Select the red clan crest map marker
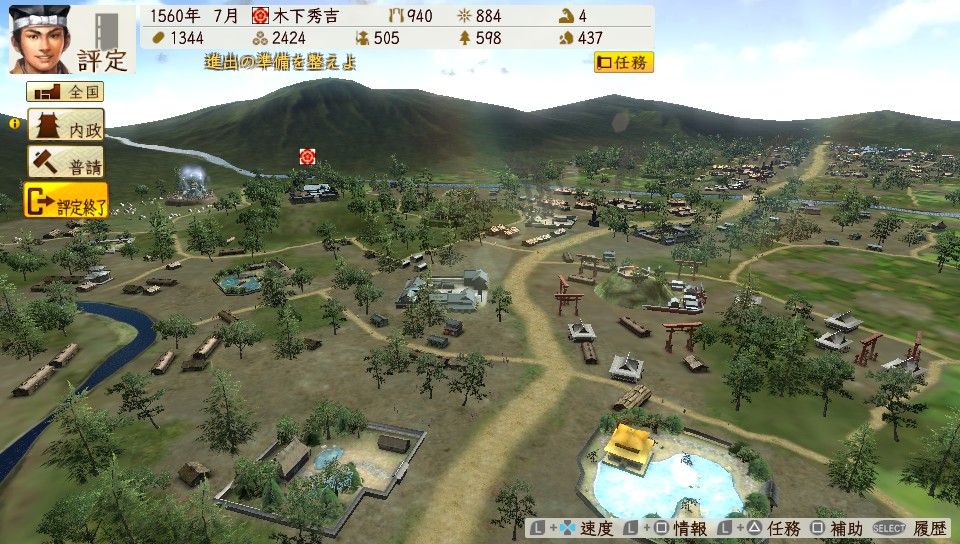The height and width of the screenshot is (544, 960). pyautogui.click(x=307, y=156)
